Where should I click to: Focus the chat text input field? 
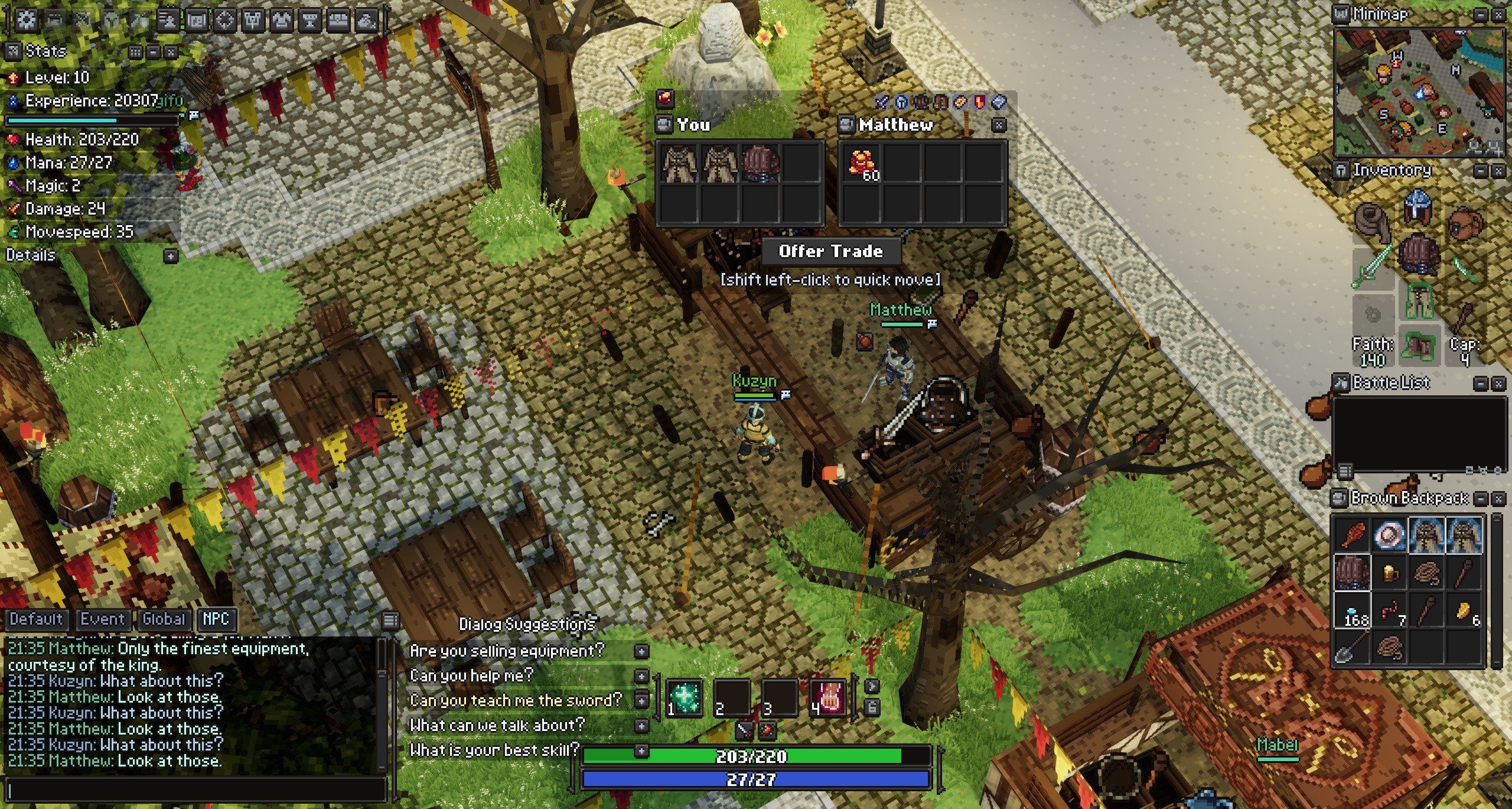195,789
